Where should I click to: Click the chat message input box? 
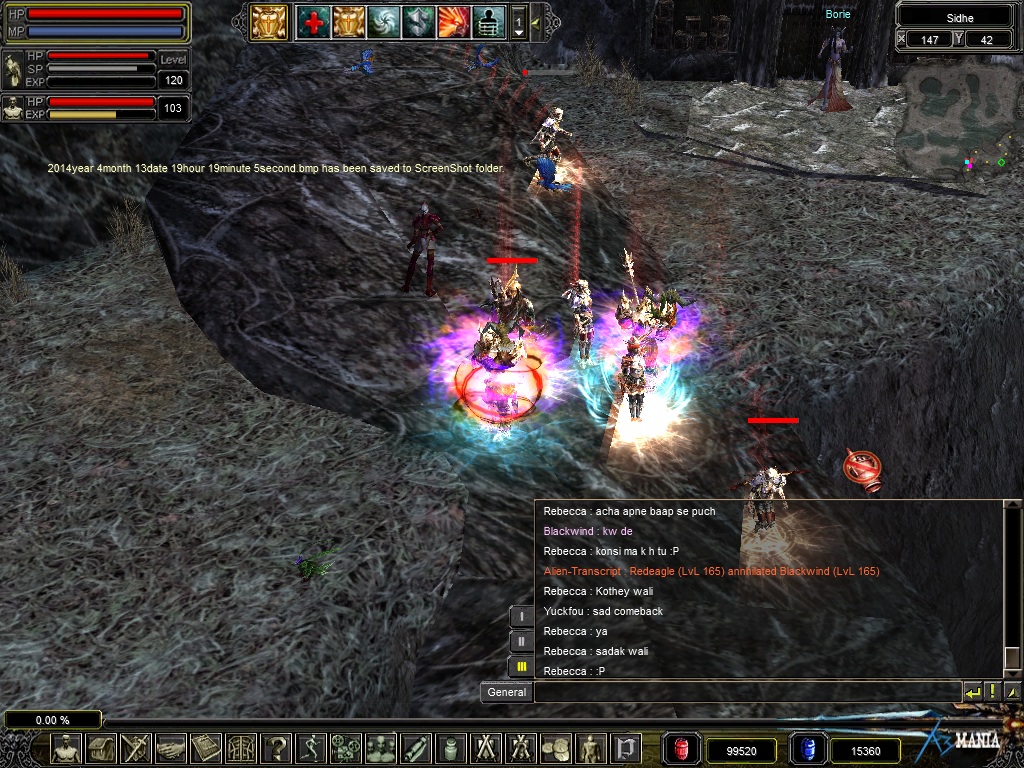pos(746,692)
